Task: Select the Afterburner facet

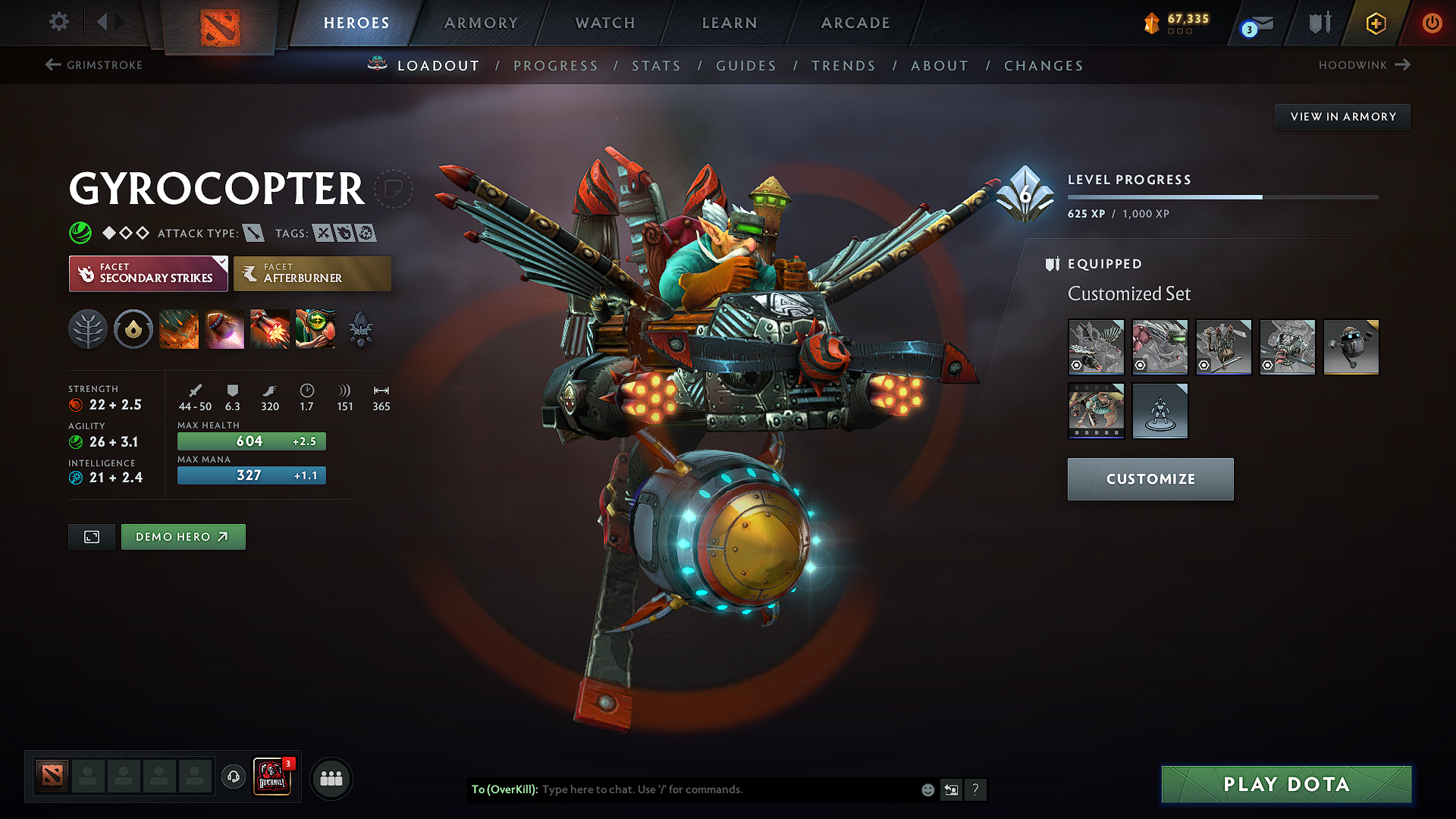Action: point(312,273)
